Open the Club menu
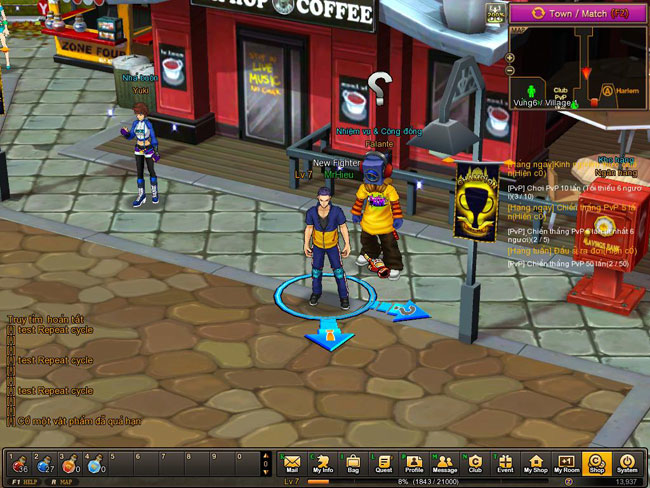650x488 pixels. [475, 464]
